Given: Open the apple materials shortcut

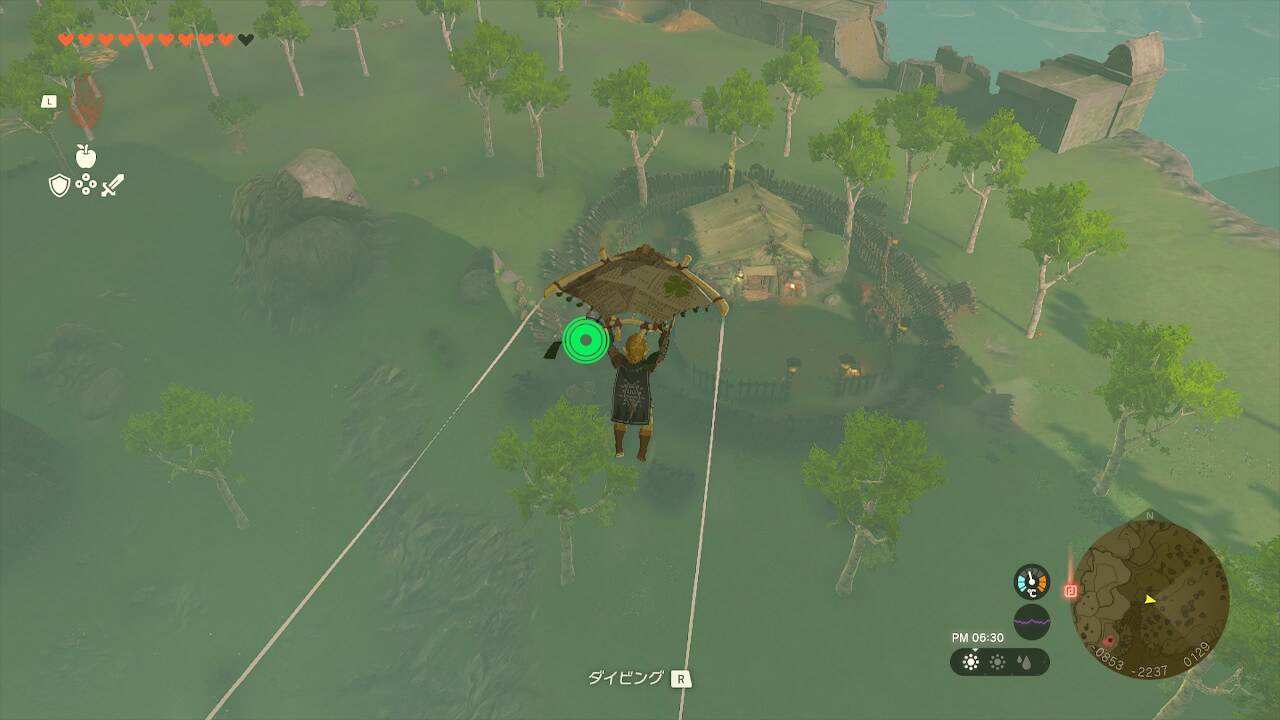Looking at the screenshot, I should 86,156.
